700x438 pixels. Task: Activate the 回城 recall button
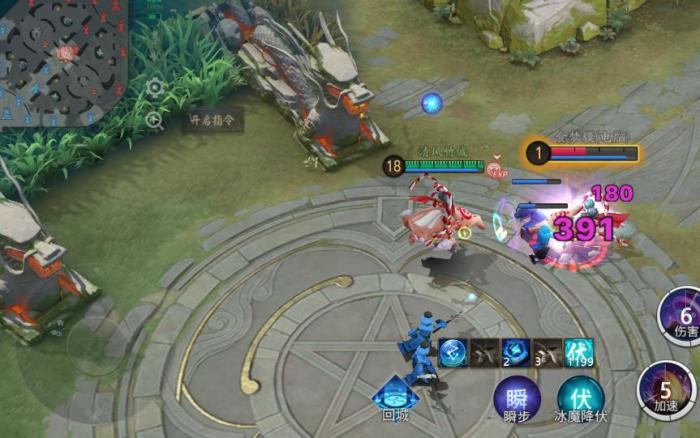tap(395, 397)
